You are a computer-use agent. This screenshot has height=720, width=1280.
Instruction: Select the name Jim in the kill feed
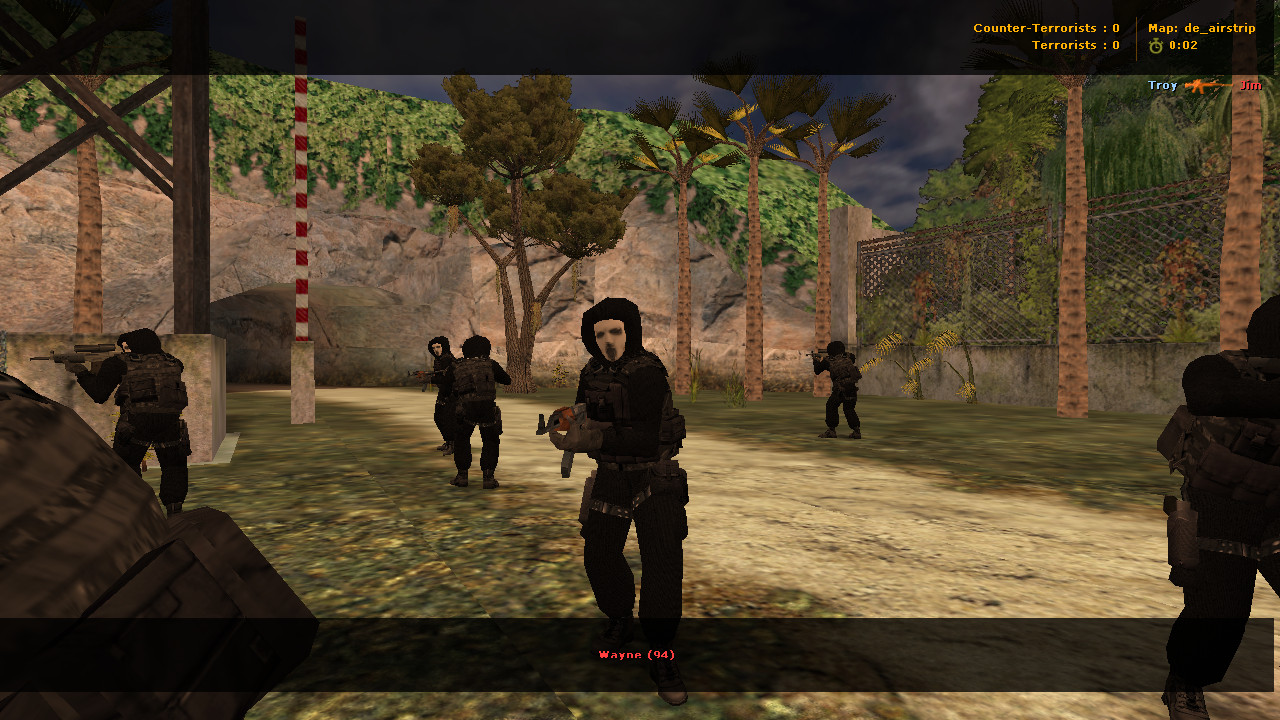tap(1249, 86)
